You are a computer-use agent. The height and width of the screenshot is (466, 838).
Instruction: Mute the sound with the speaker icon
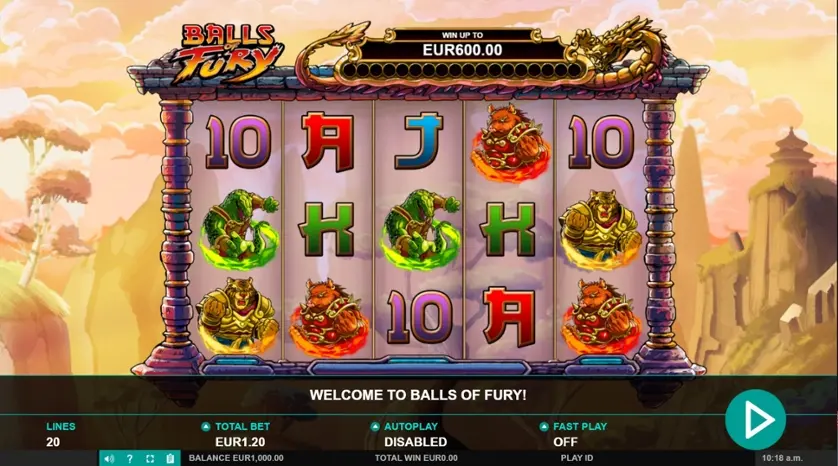click(x=109, y=459)
